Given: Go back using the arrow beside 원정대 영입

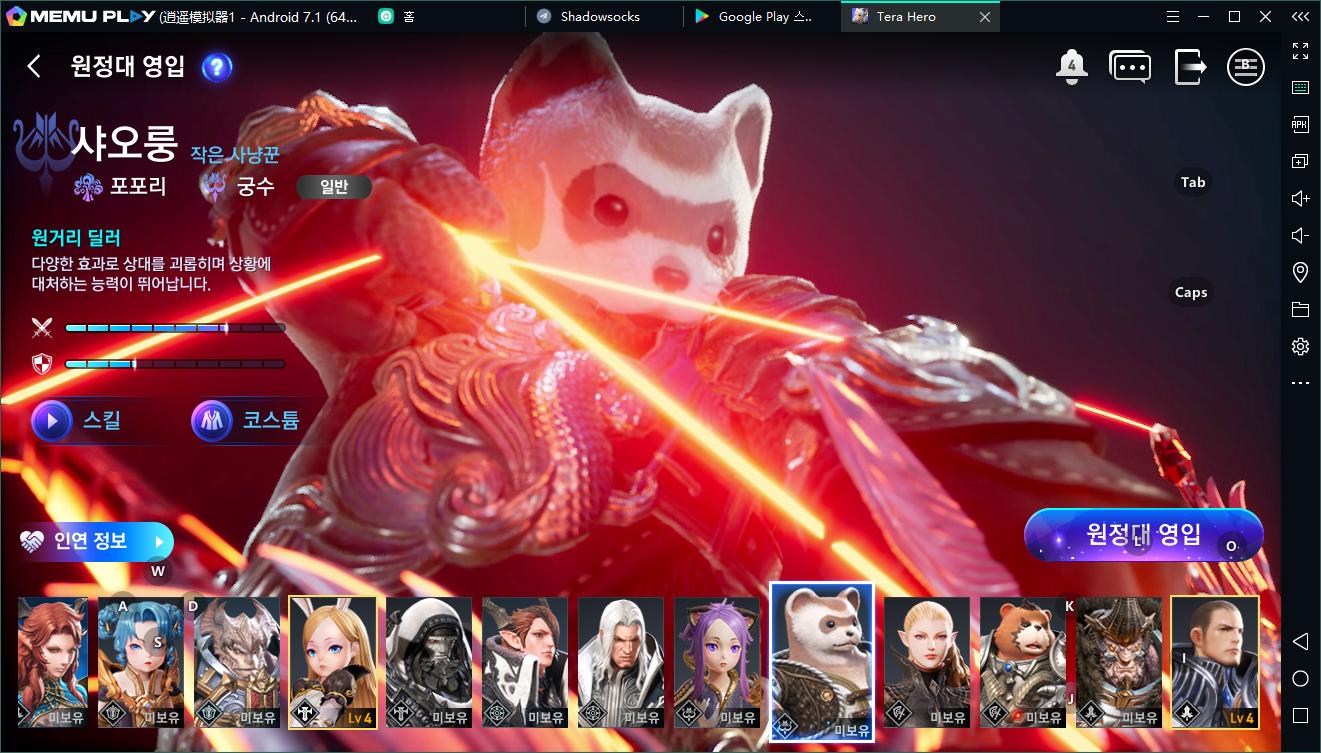Looking at the screenshot, I should (34, 66).
